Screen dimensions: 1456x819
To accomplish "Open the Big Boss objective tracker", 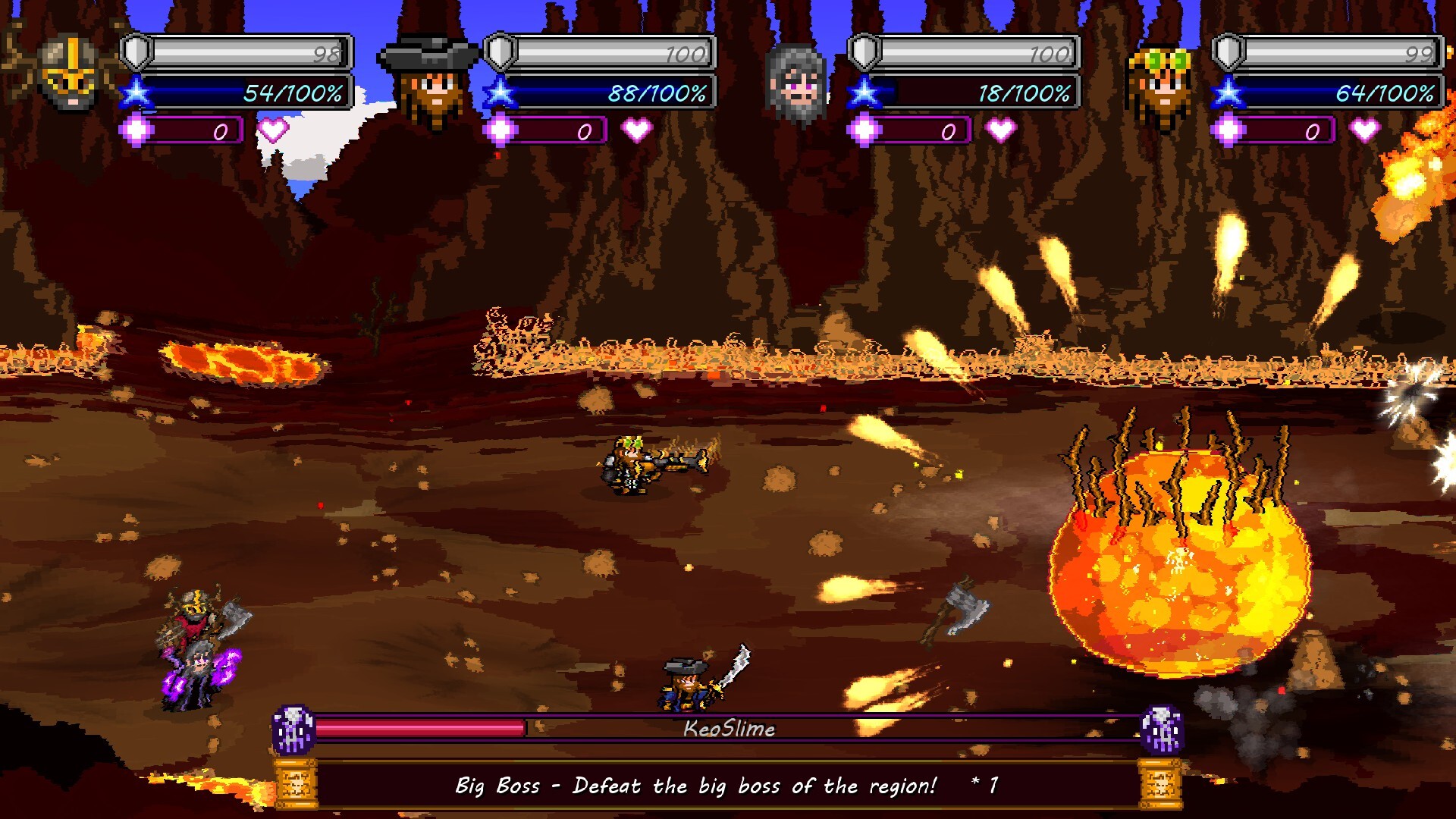I will tap(726, 786).
